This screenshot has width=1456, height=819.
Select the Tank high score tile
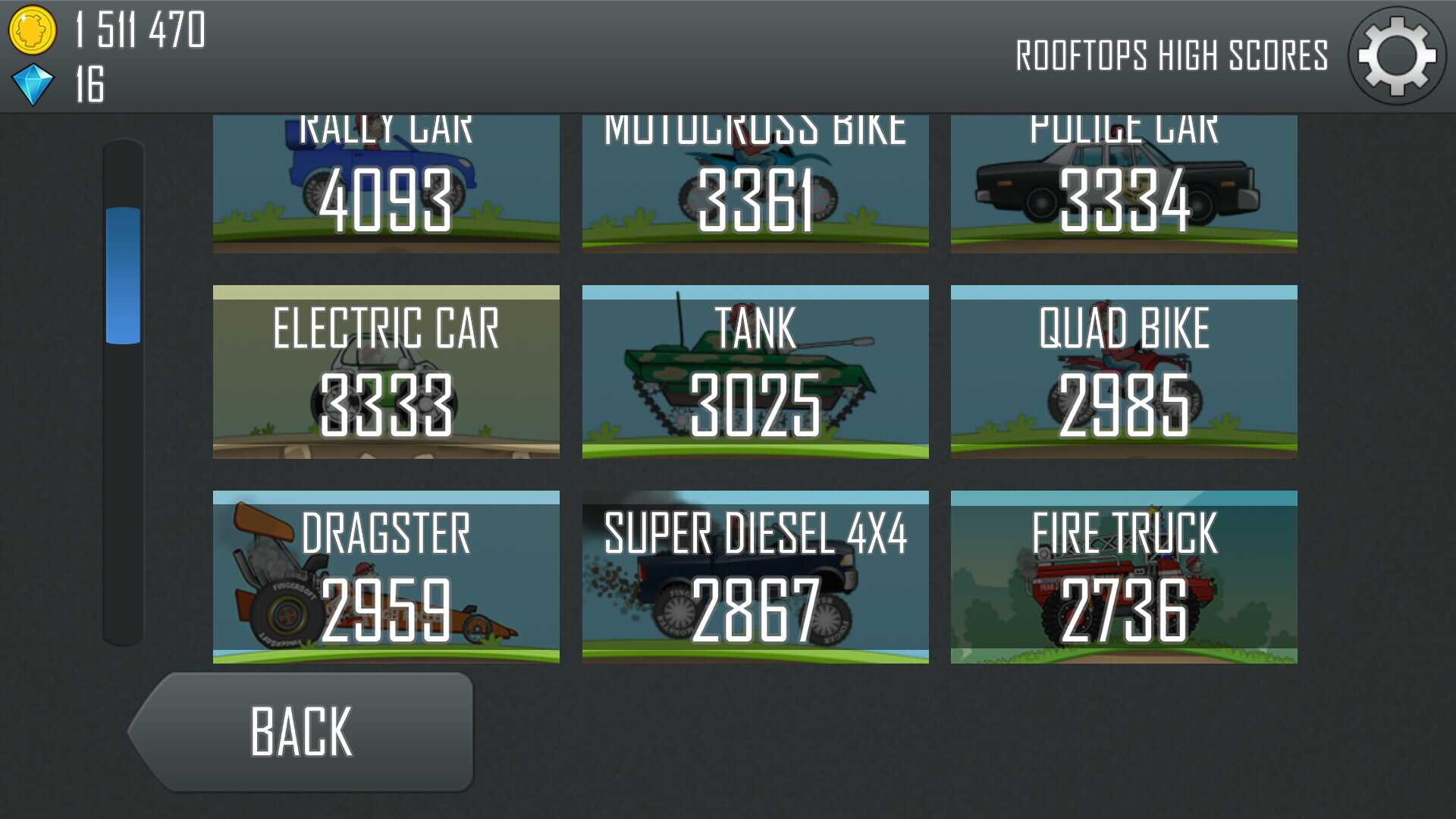pos(755,372)
